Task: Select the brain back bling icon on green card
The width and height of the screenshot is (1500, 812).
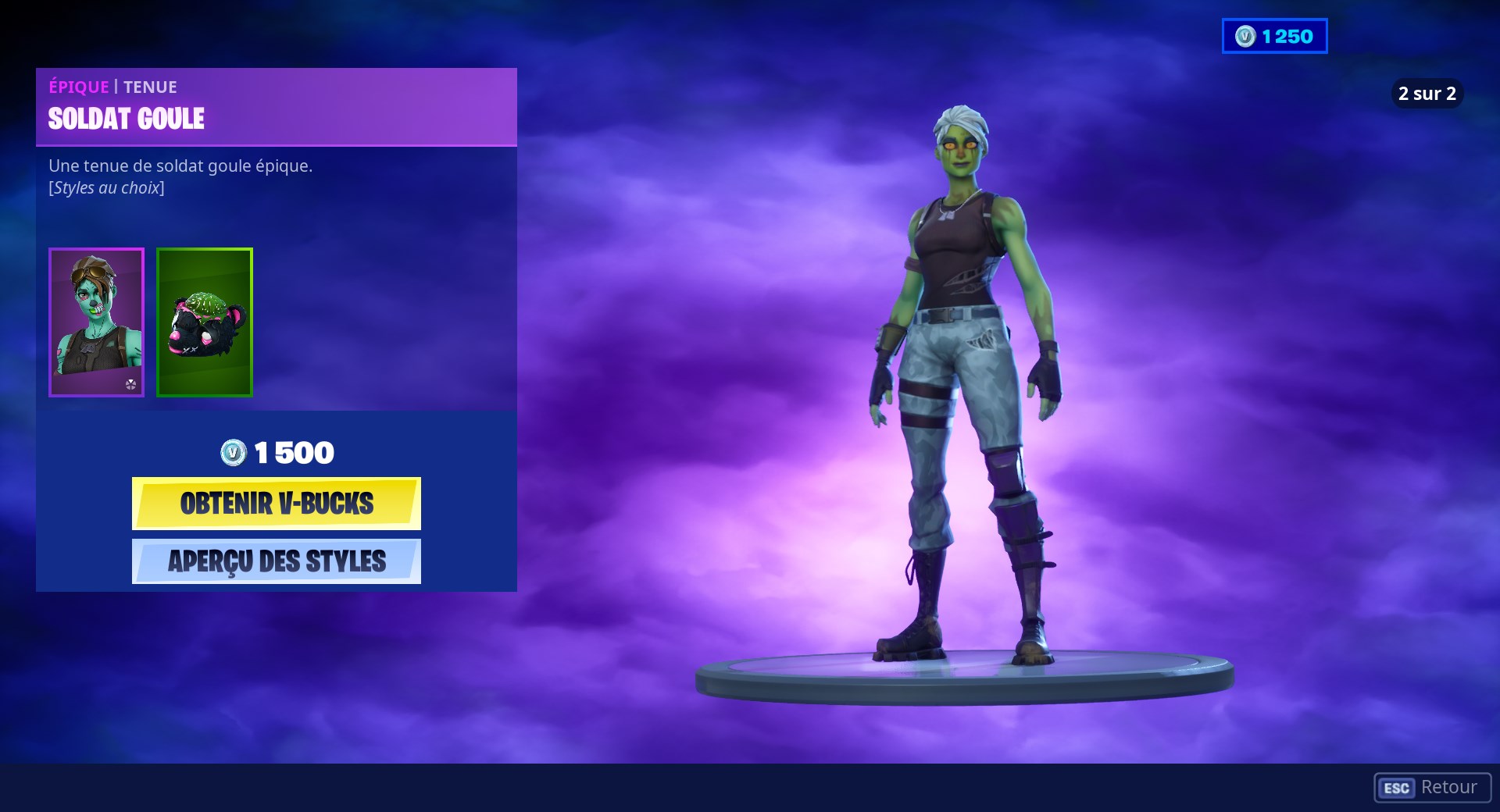Action: [x=204, y=322]
